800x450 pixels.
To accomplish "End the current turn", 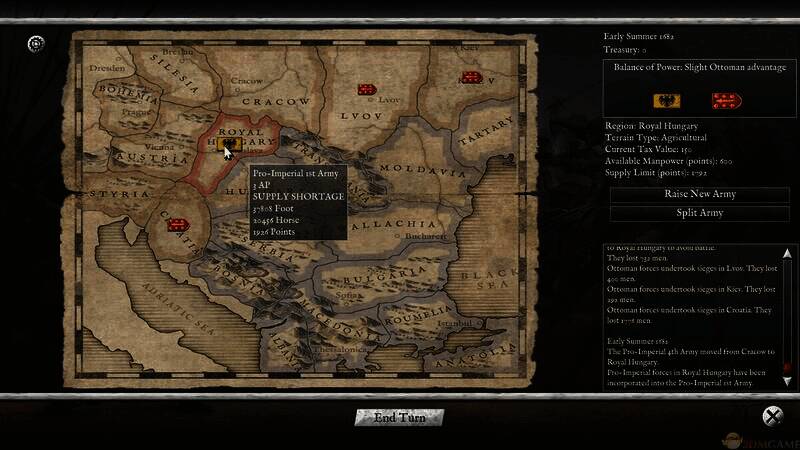I will point(399,417).
